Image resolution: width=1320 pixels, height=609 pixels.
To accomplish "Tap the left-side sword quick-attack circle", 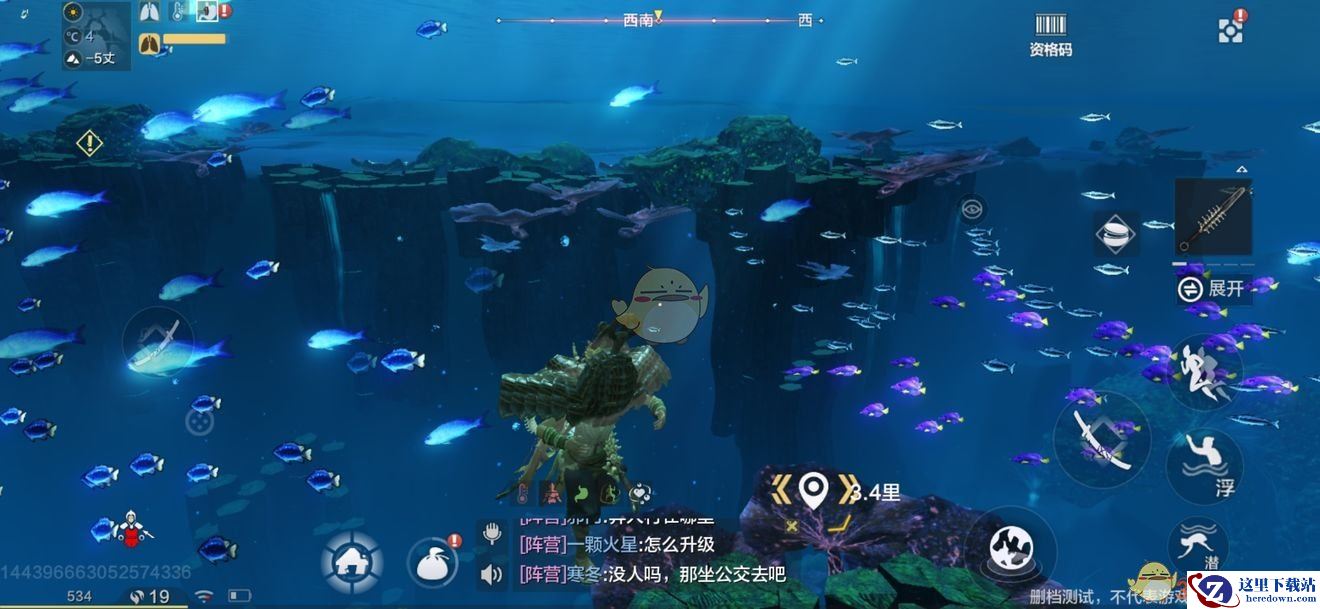I will tap(158, 342).
